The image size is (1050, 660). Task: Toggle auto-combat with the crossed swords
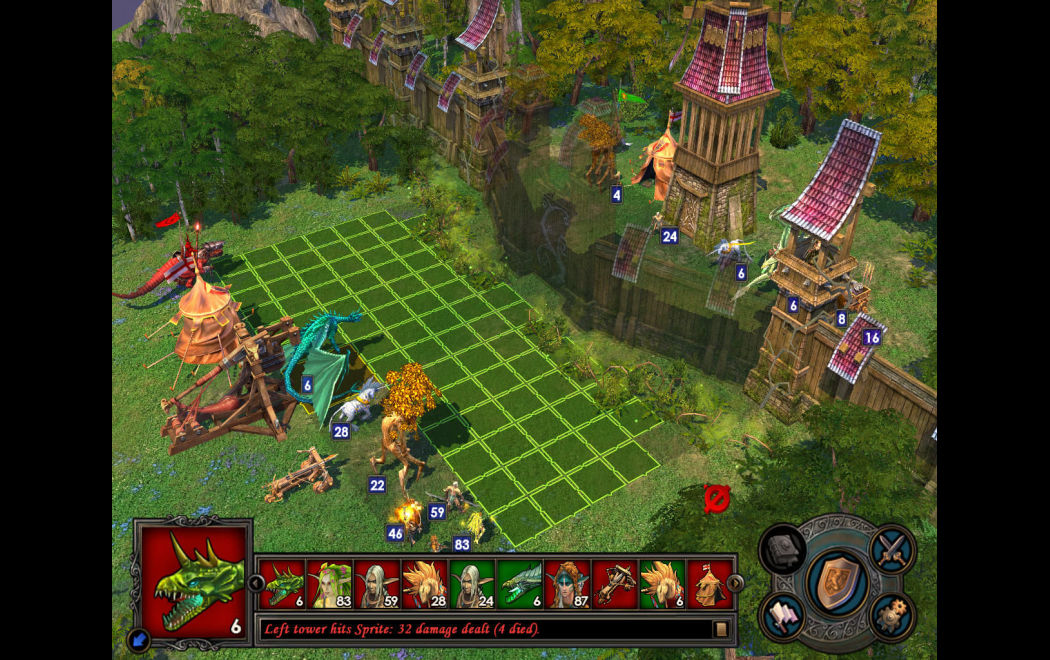891,549
